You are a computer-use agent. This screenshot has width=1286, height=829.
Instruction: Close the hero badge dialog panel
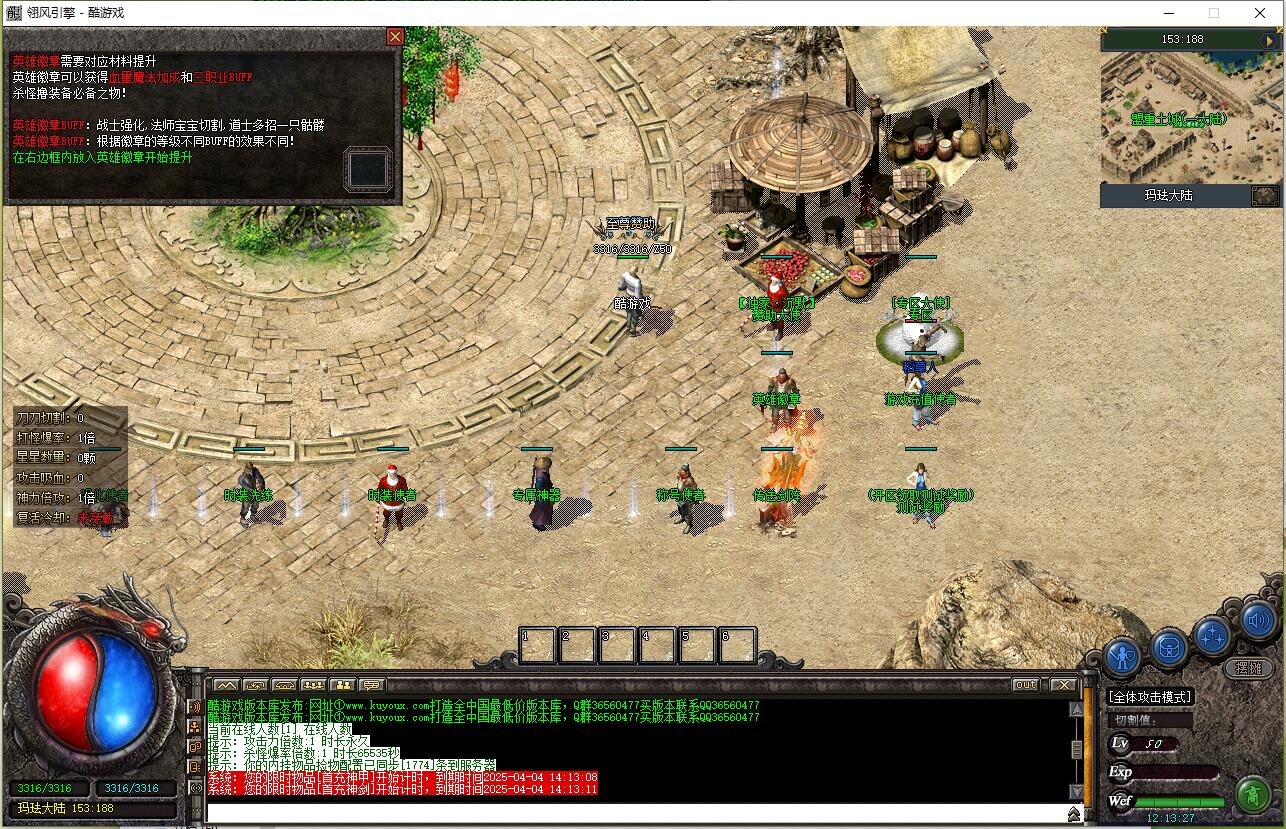(395, 37)
